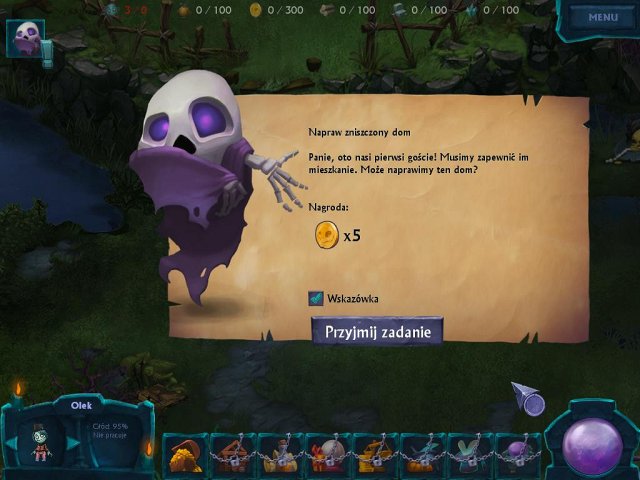Activate the large purple crystal orb
Viewport: 640px width, 480px height.
592,444
